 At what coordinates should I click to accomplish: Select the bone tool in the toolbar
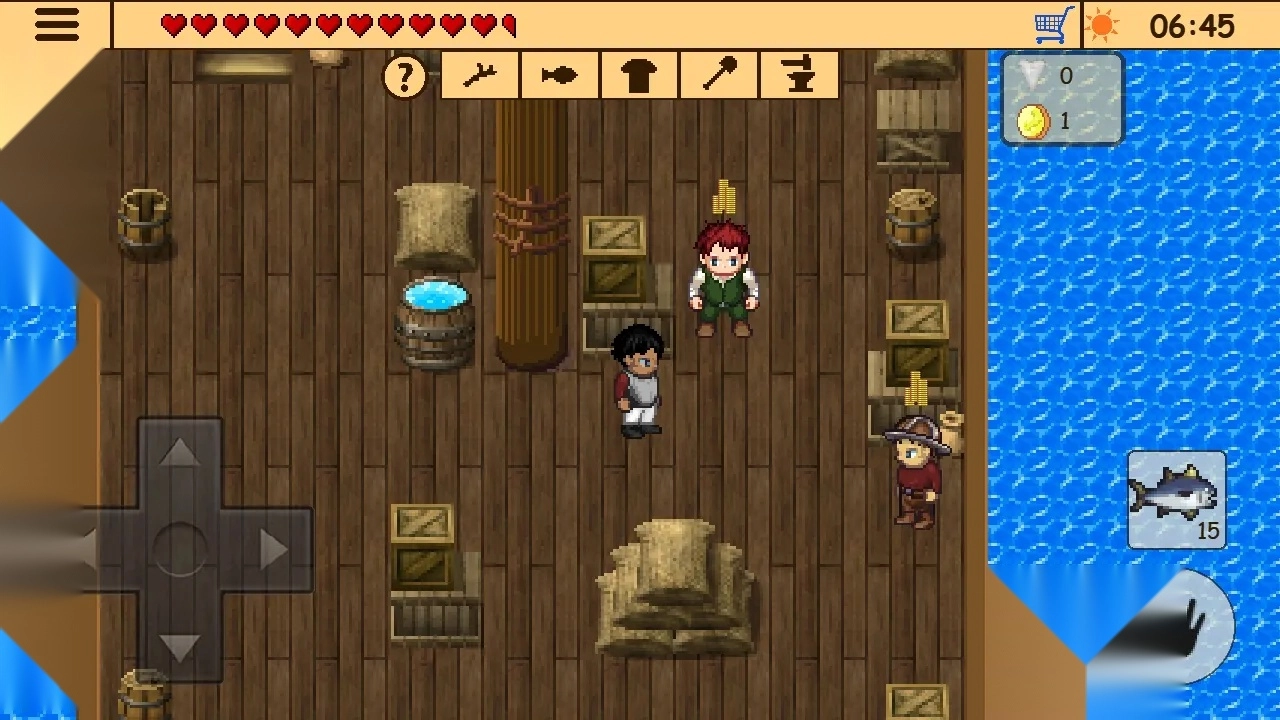479,74
